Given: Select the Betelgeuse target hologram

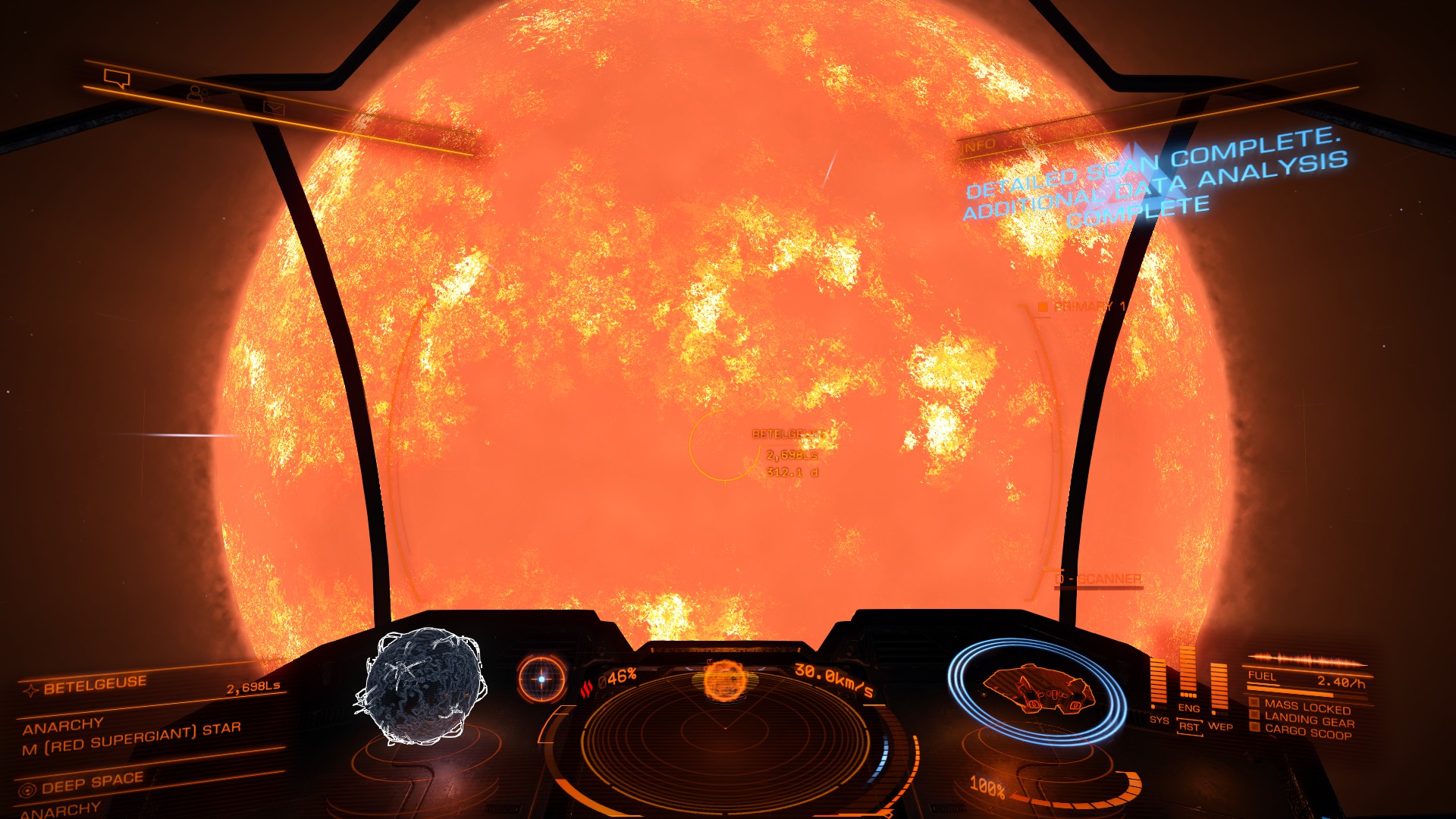Looking at the screenshot, I should coord(419,685).
